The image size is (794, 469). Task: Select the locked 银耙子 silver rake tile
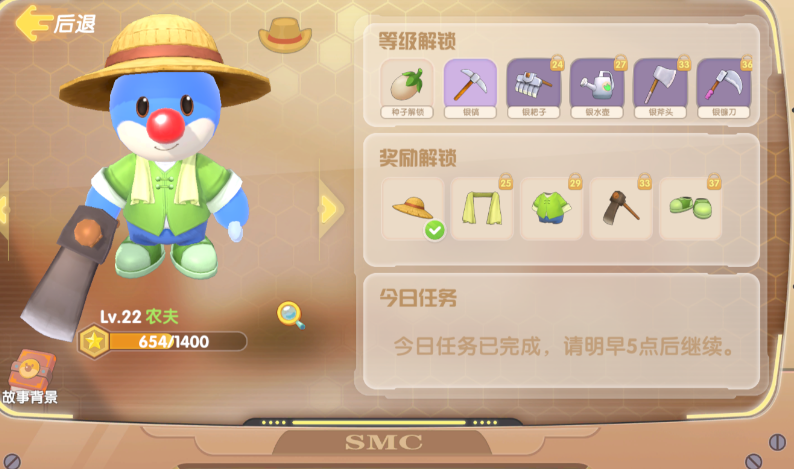point(533,87)
